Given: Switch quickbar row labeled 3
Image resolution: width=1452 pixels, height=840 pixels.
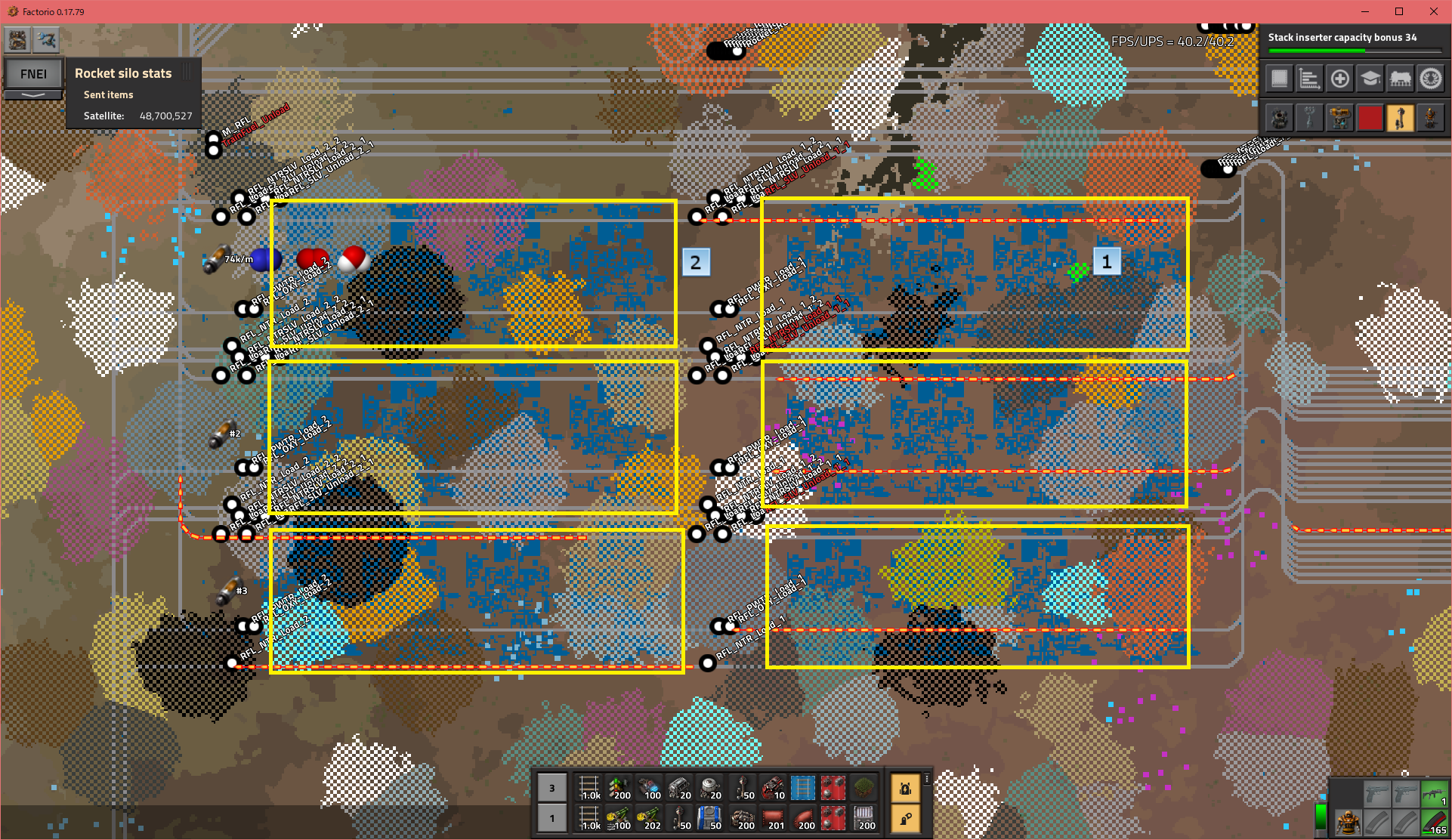Looking at the screenshot, I should coord(552,788).
